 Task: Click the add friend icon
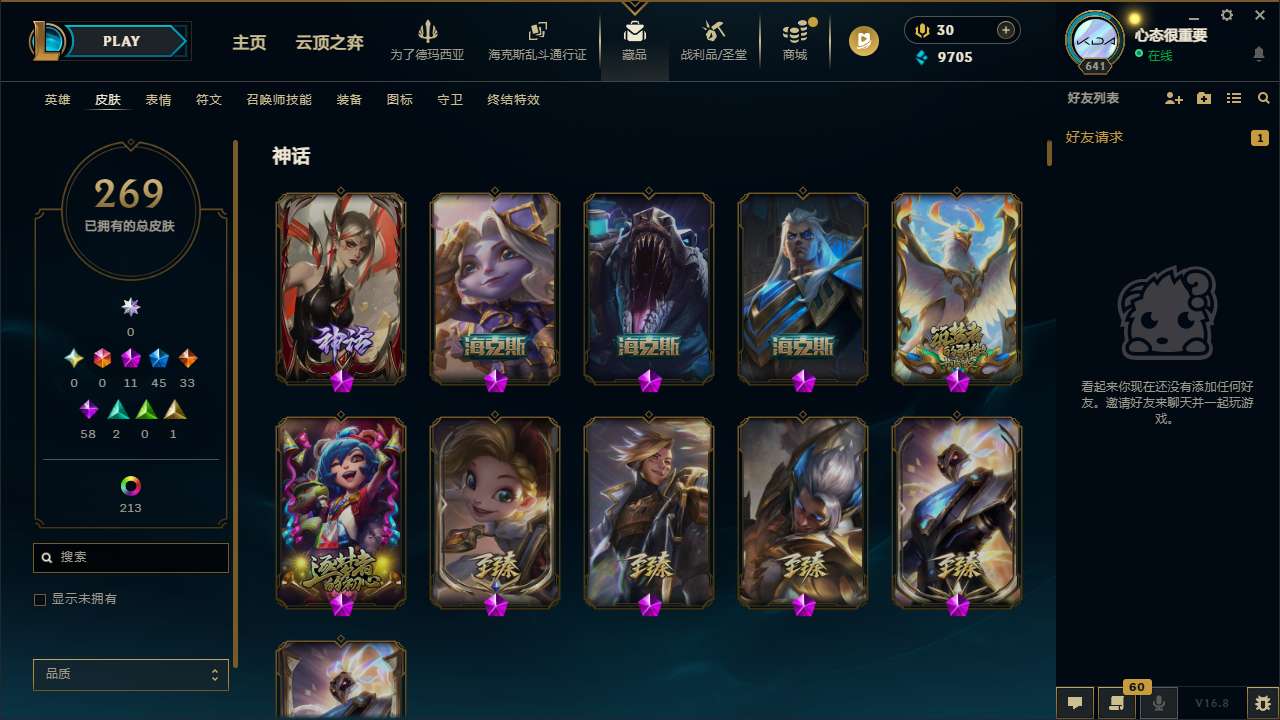(x=1172, y=98)
